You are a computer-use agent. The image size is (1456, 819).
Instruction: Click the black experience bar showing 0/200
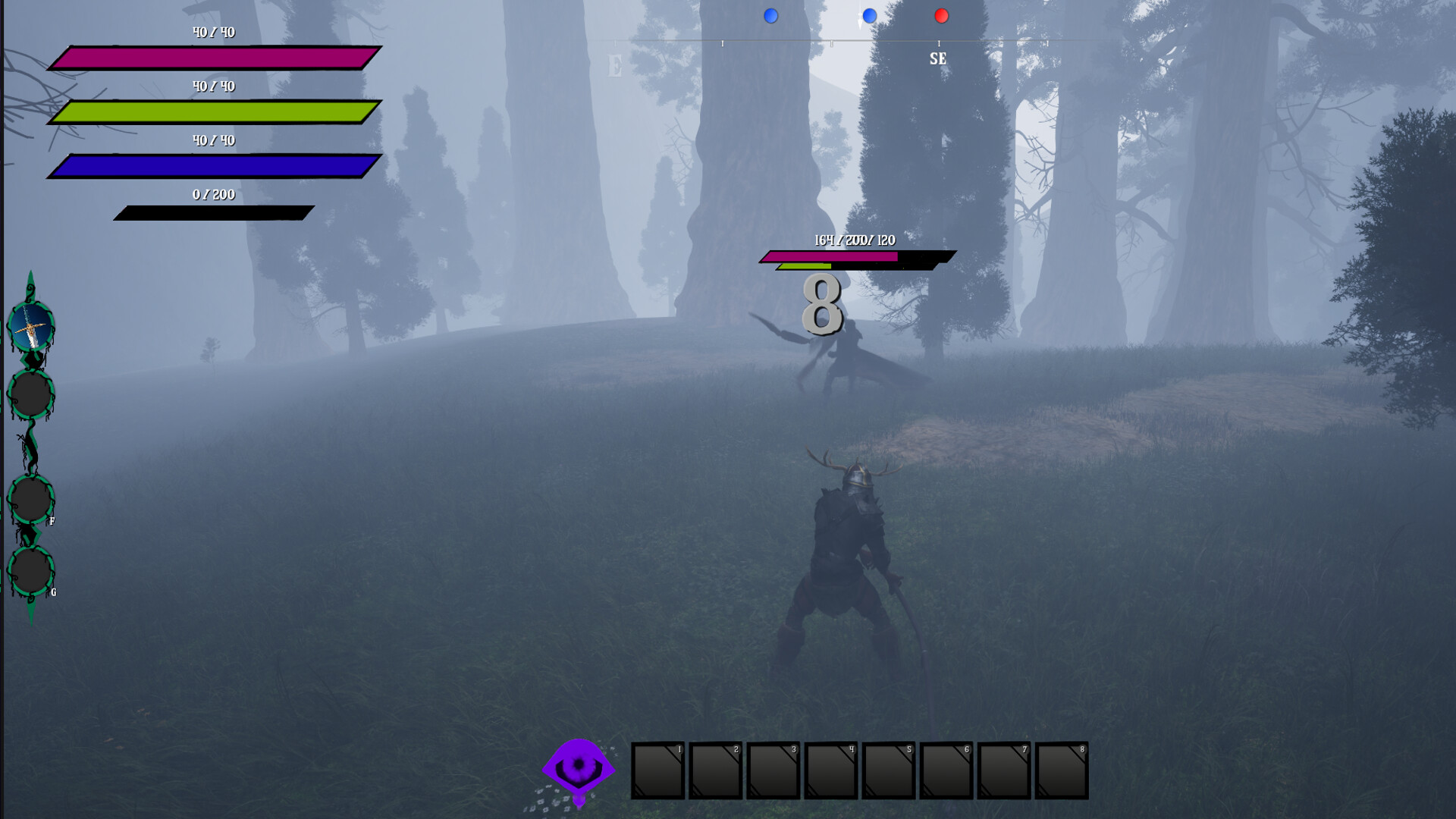click(215, 212)
